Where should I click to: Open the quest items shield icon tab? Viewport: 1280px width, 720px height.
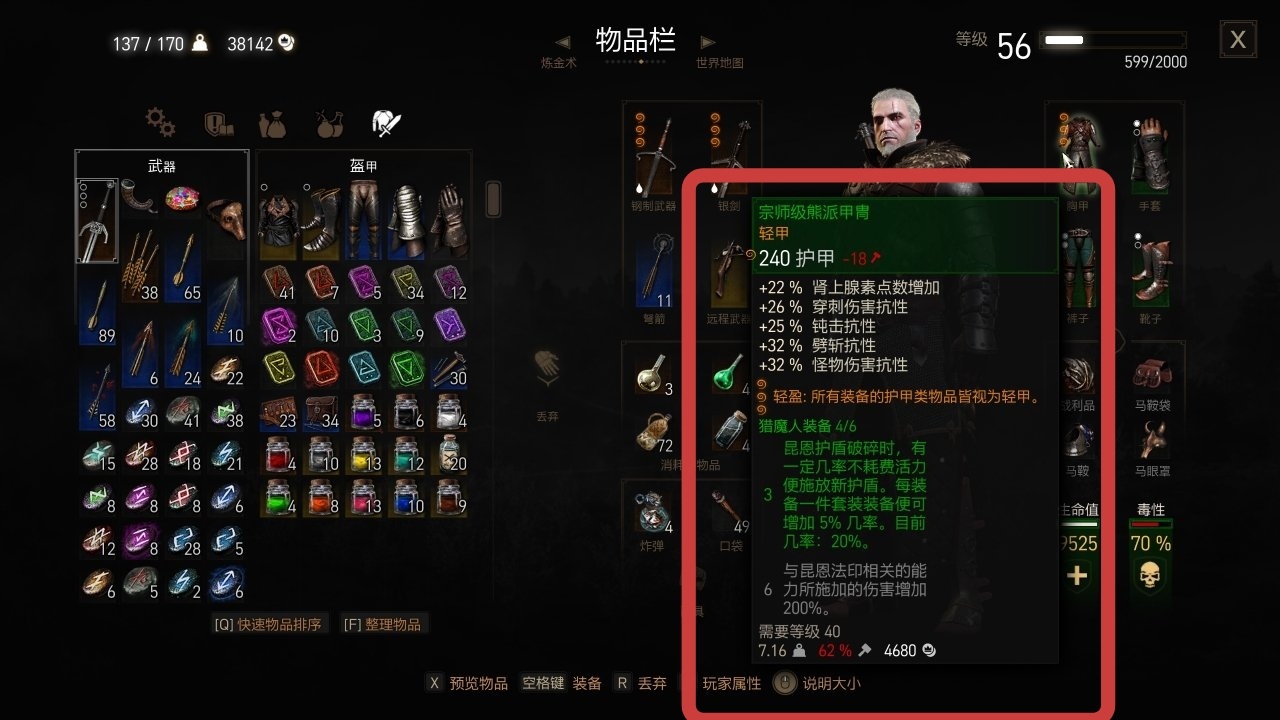tap(216, 121)
